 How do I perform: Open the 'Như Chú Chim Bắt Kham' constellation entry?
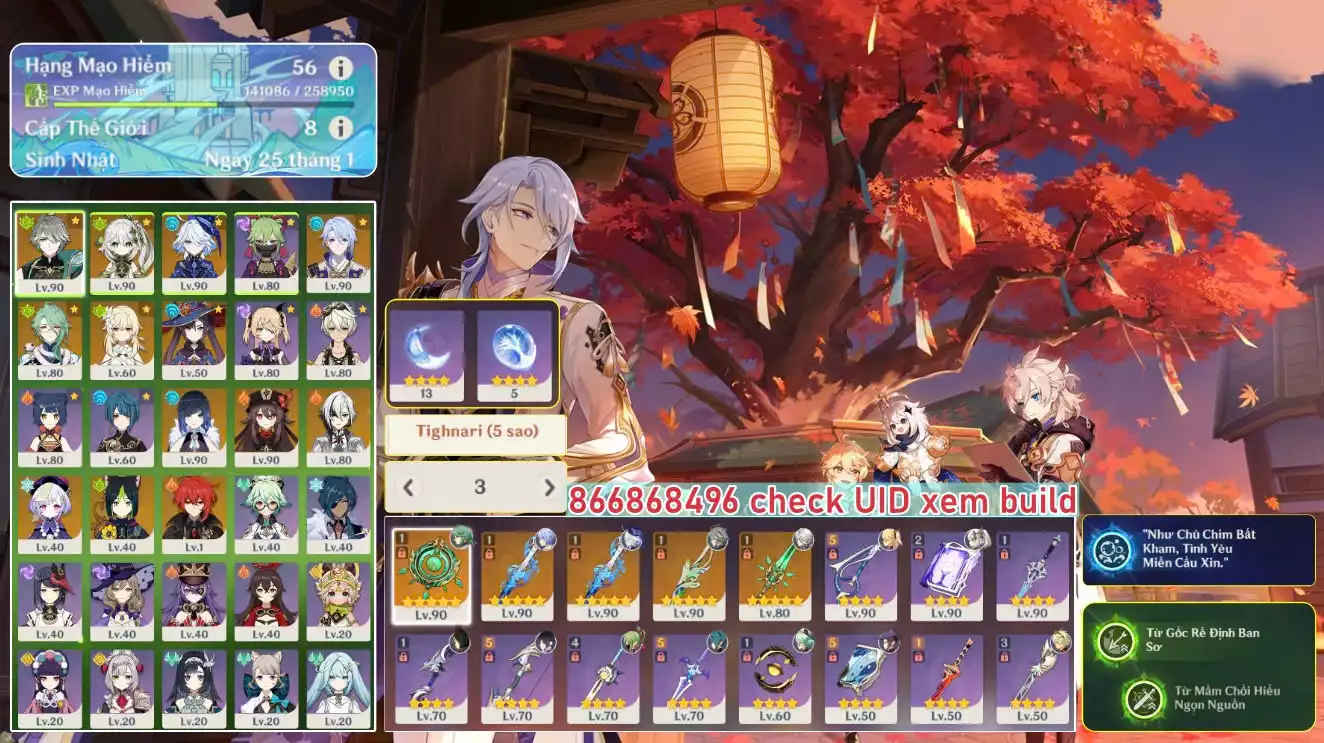click(1198, 550)
